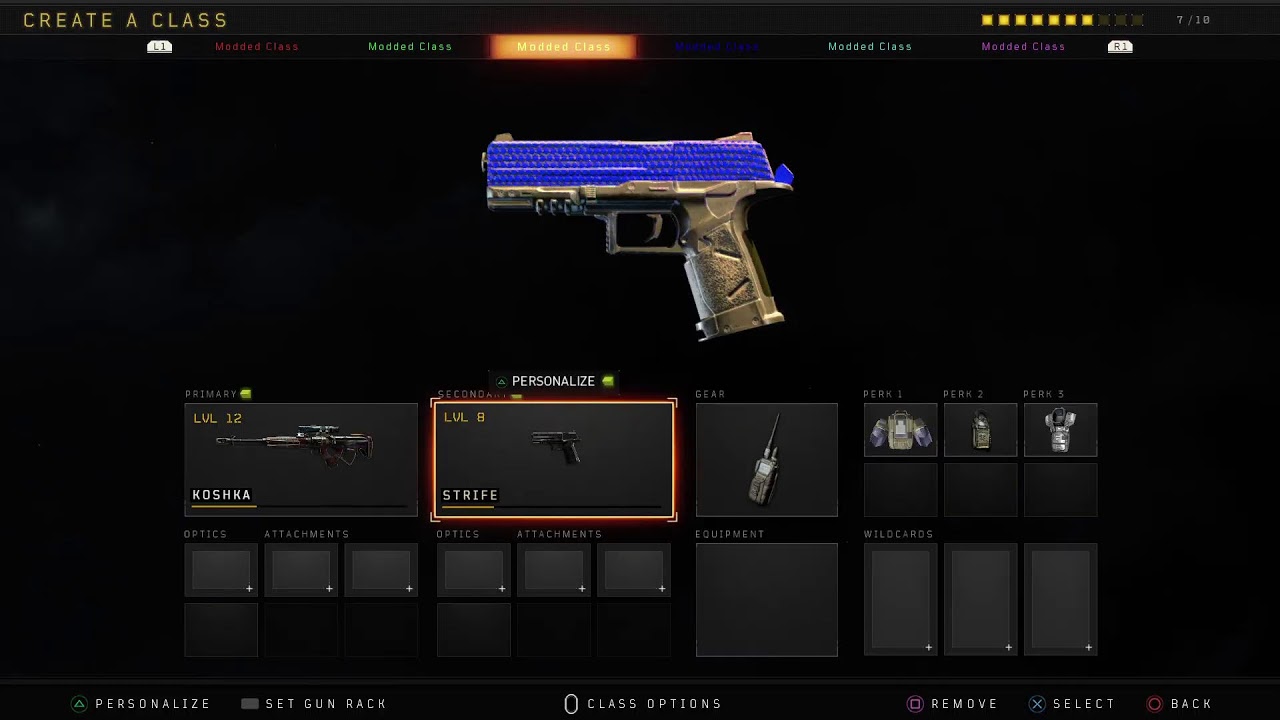Image resolution: width=1280 pixels, height=720 pixels.
Task: Select the highlighted orange Modded Class tab
Action: tap(563, 47)
